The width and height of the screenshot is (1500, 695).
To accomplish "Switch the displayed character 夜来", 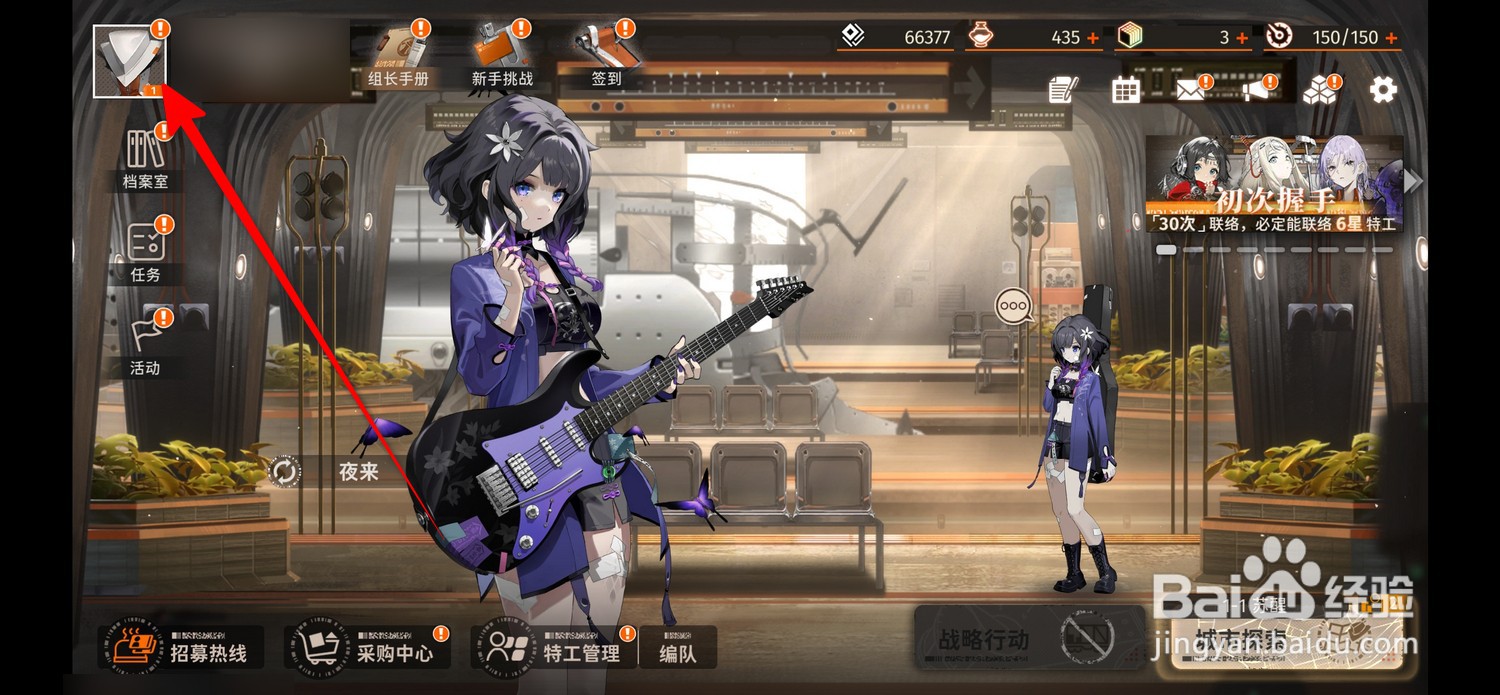I will pyautogui.click(x=285, y=472).
